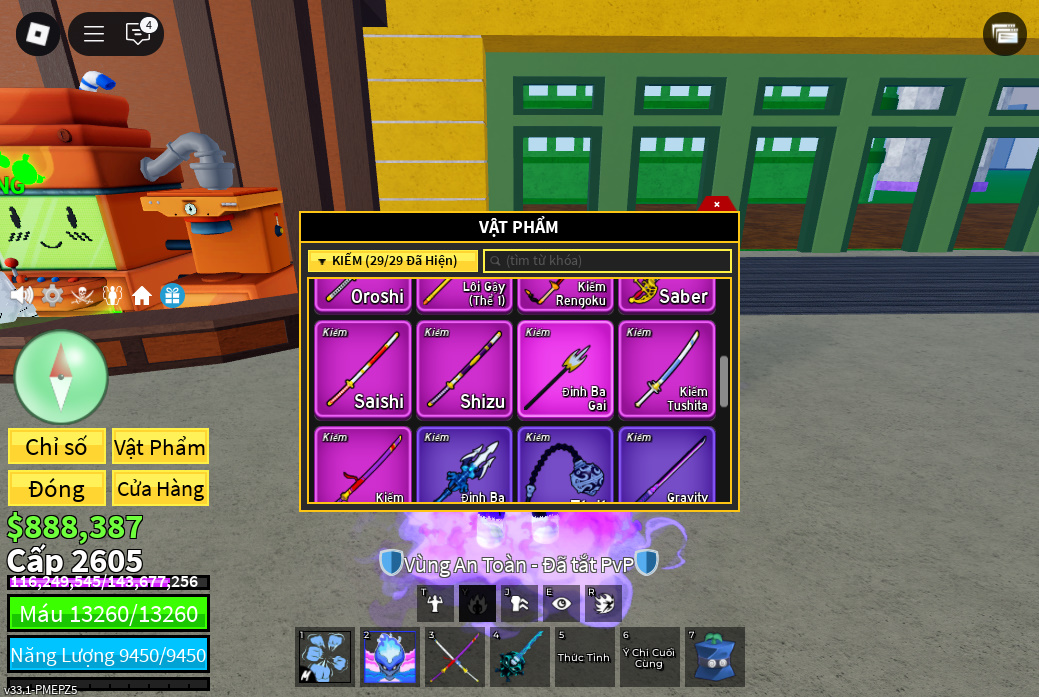Open the gear settings icon

point(52,295)
